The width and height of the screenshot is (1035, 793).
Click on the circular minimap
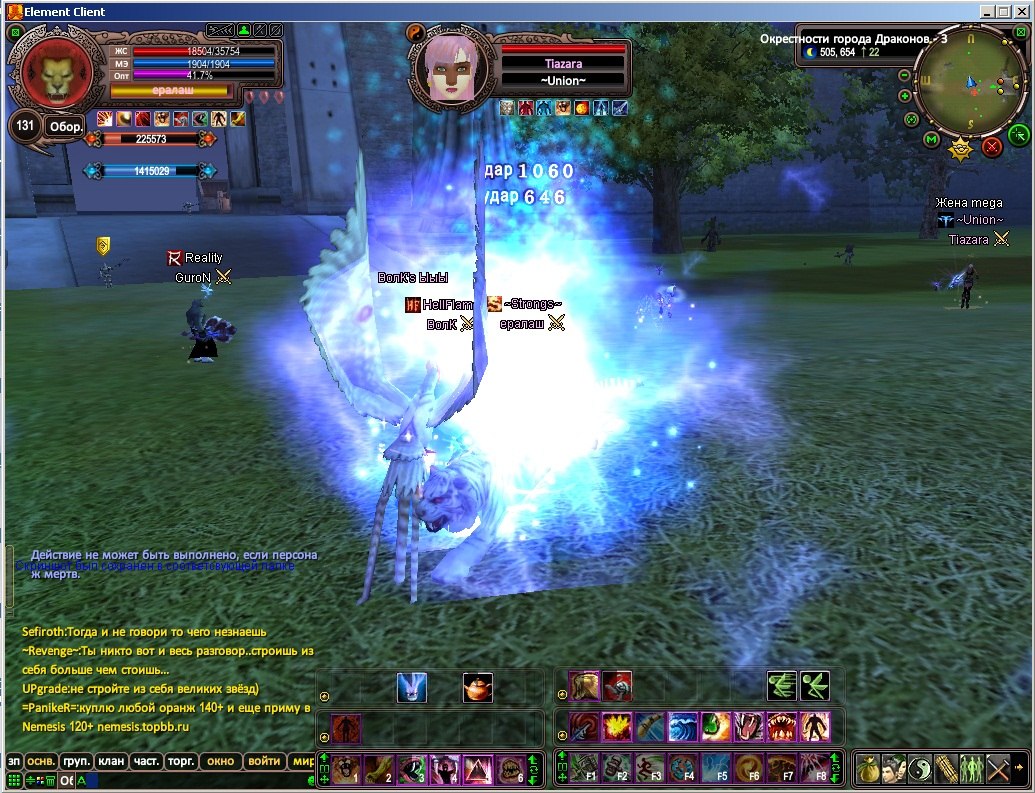[x=970, y=82]
